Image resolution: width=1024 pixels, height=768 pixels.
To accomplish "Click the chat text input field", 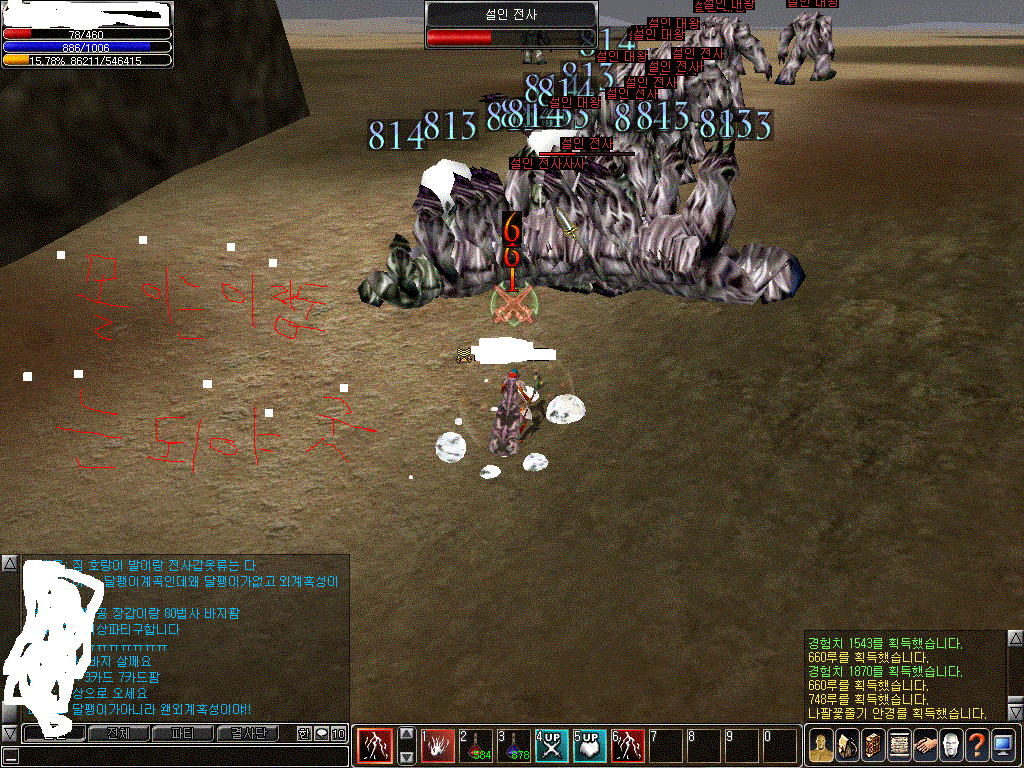I will [x=180, y=756].
